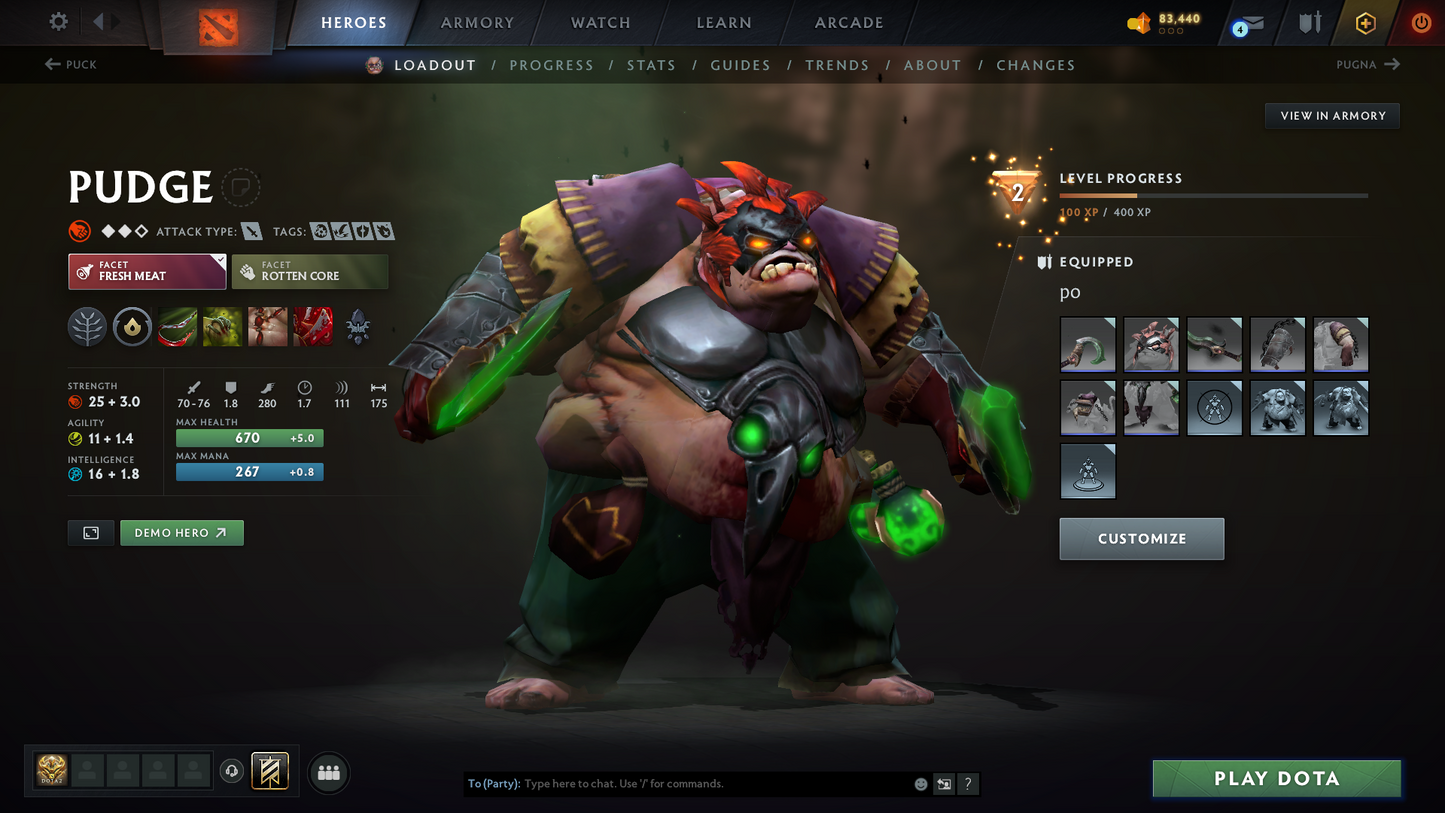Viewport: 1445px width, 813px height.
Task: Switch to the Stats tab
Action: click(x=651, y=64)
